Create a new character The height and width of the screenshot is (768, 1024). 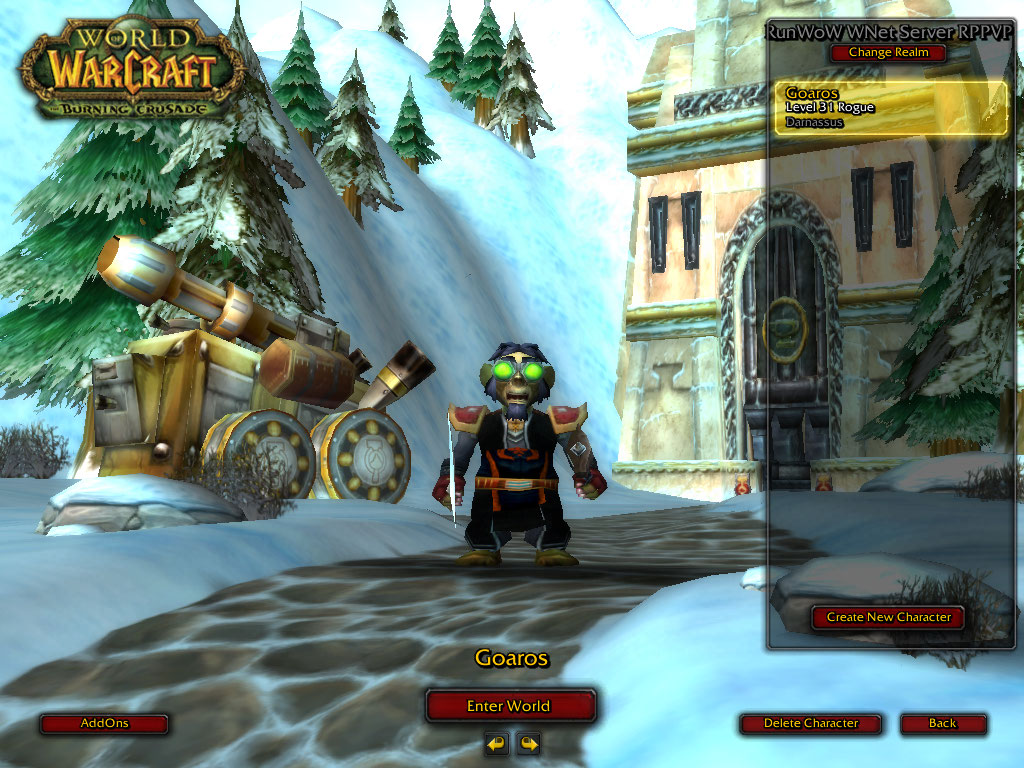(x=888, y=618)
